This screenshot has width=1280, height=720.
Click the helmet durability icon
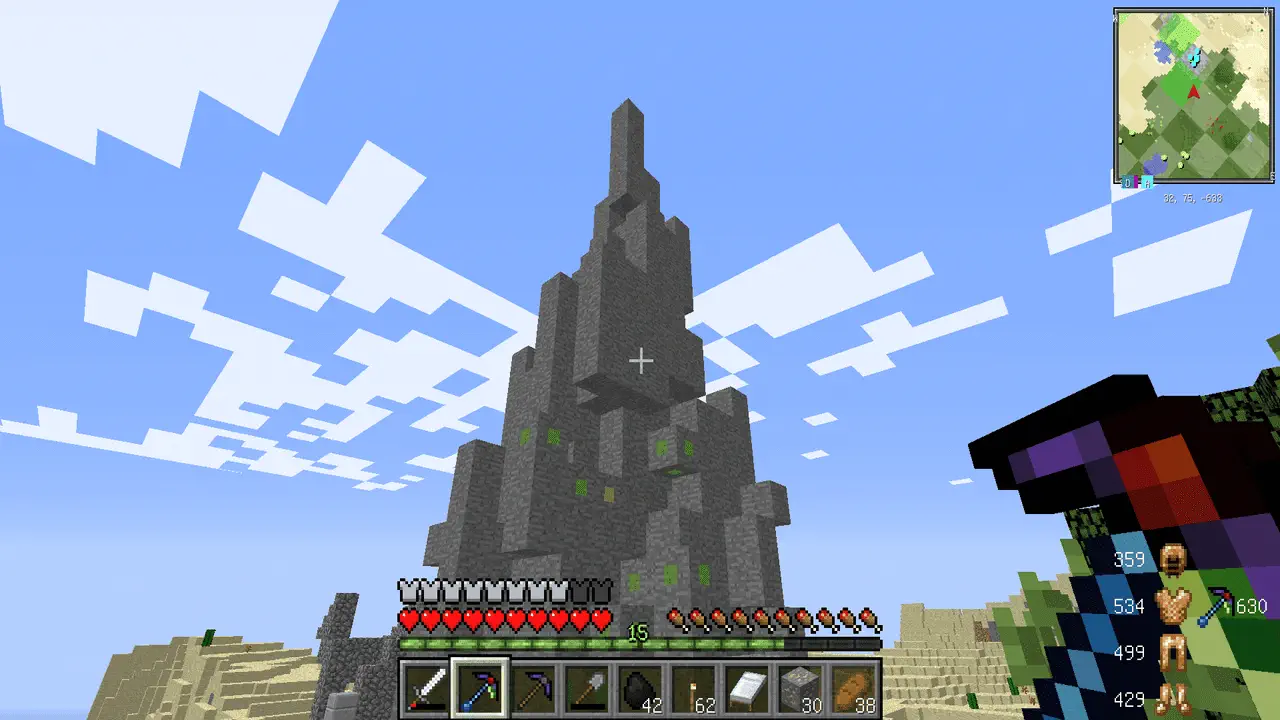coord(1171,560)
